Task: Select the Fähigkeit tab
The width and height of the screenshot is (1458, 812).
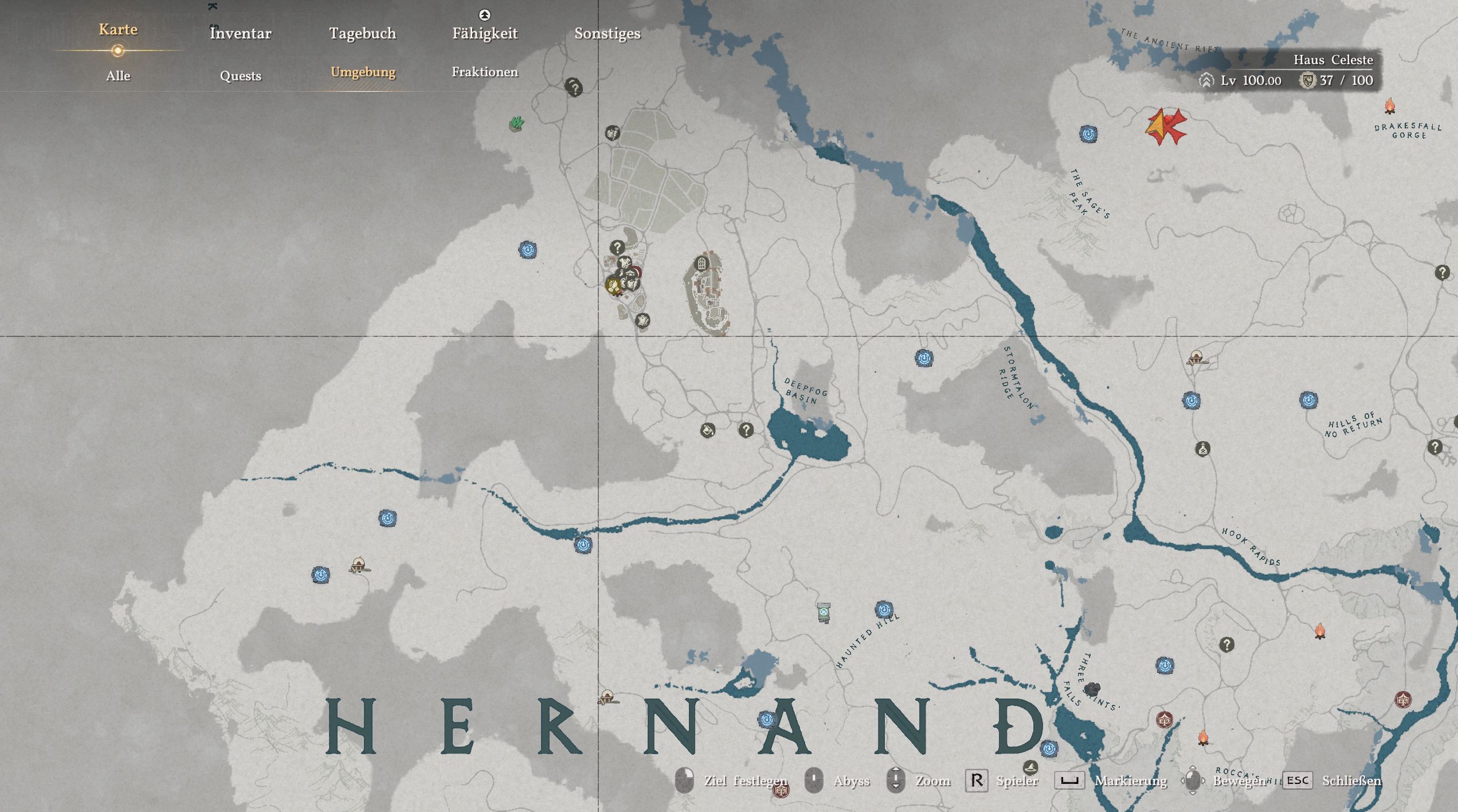Action: tap(484, 33)
